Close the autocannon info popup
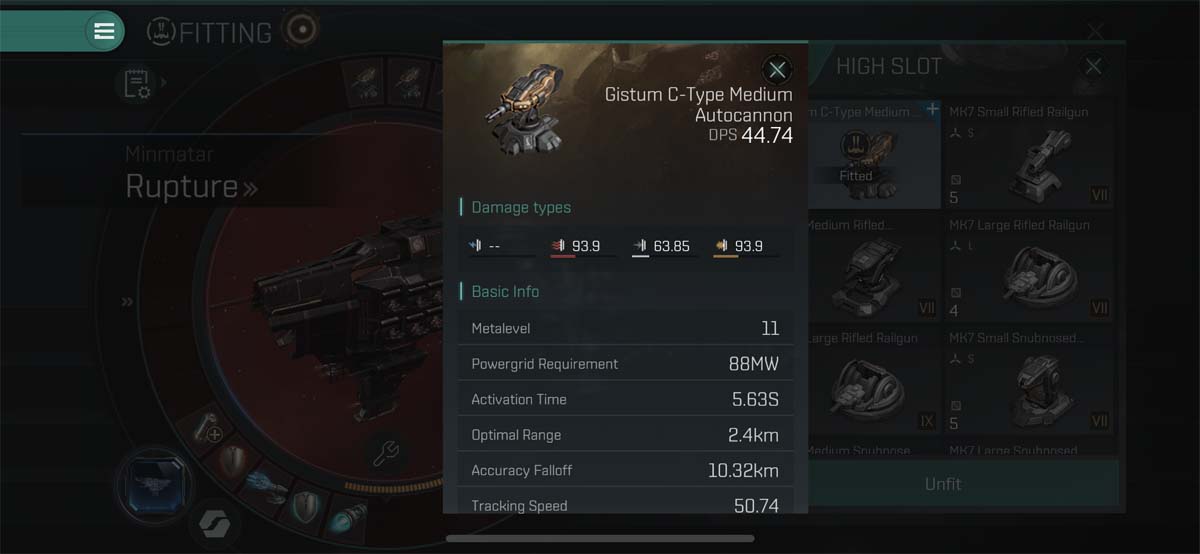Screen dimensions: 1200x554 pos(777,69)
